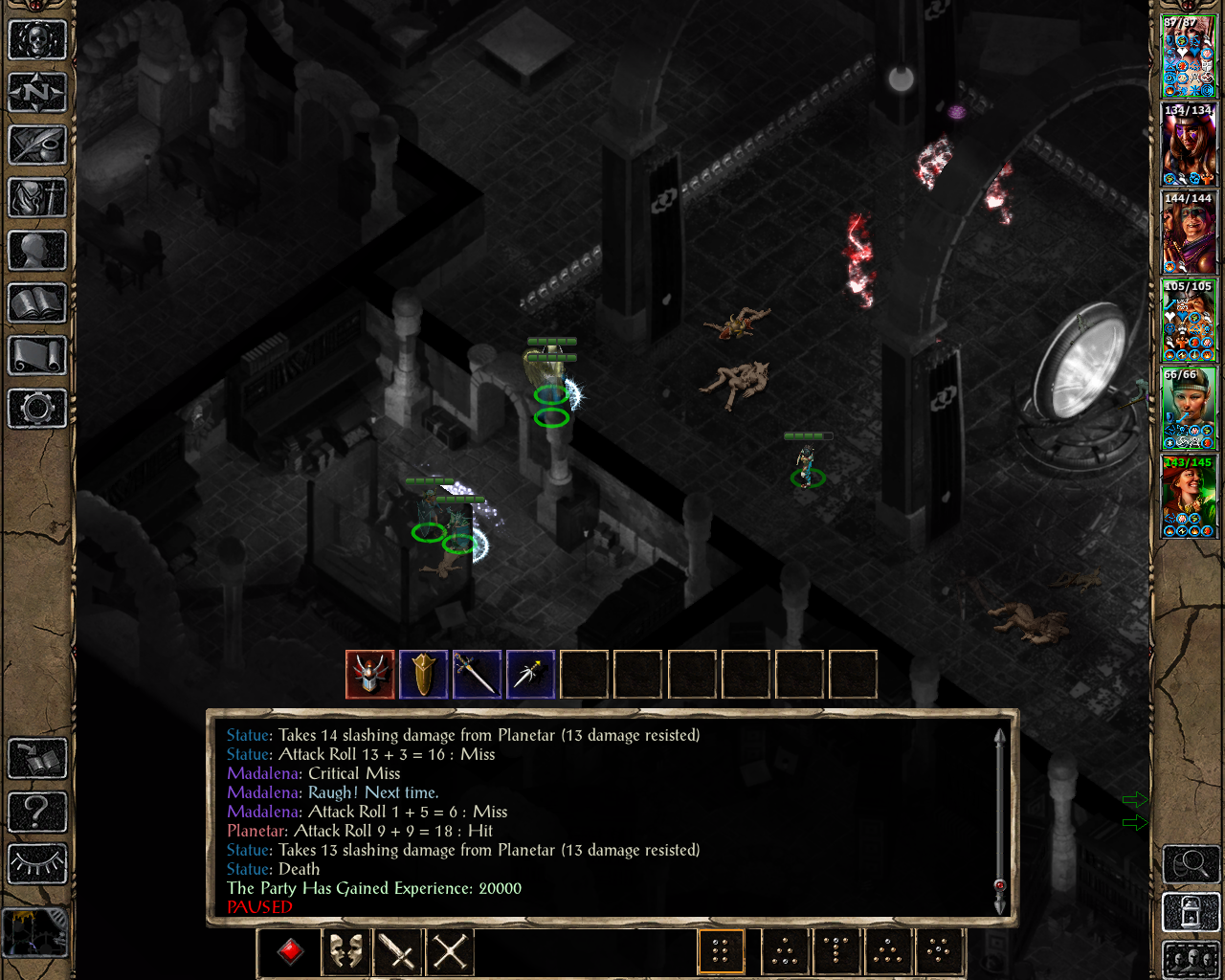Click the red gem button in the action bar
Image resolution: width=1225 pixels, height=980 pixels.
tap(291, 951)
